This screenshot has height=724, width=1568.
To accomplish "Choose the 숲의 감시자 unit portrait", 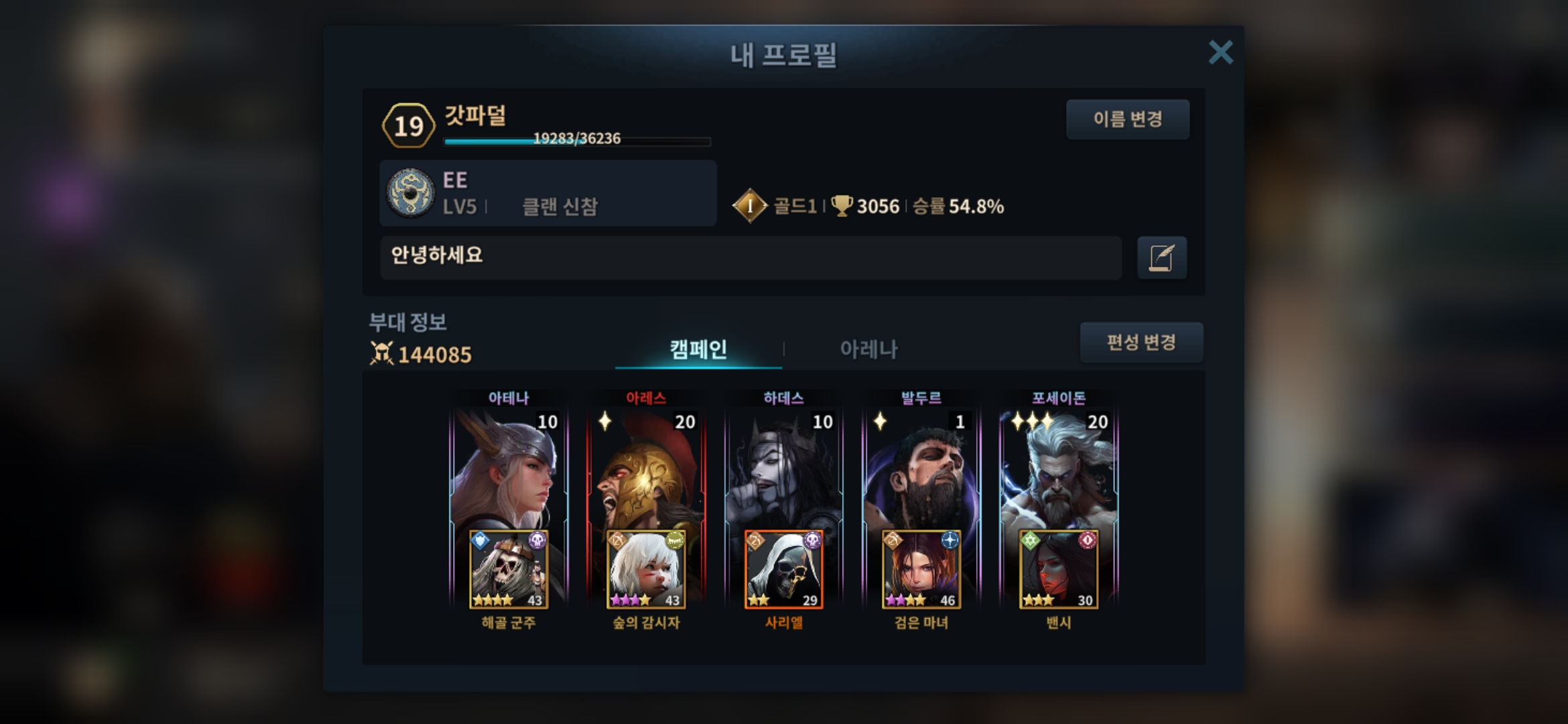I will [646, 570].
